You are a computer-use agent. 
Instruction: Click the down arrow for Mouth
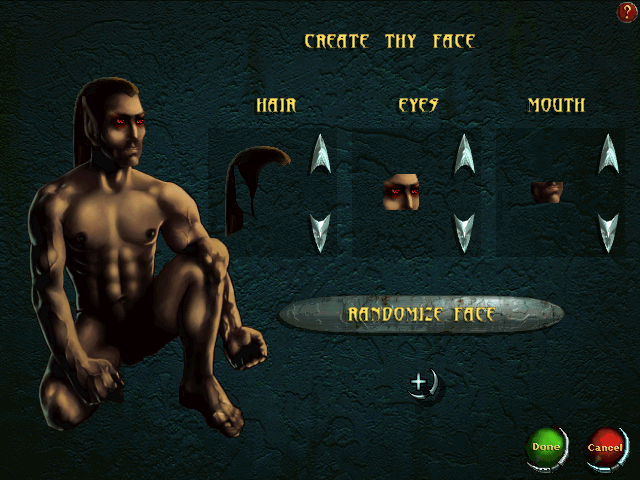[608, 232]
